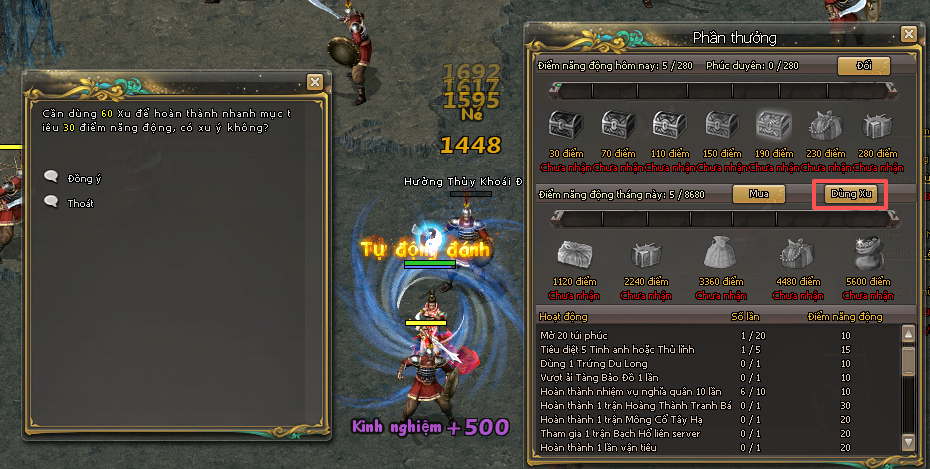Claim the 5600 điểm monthly reward bag
Viewport: 930px width, 469px height.
868,253
